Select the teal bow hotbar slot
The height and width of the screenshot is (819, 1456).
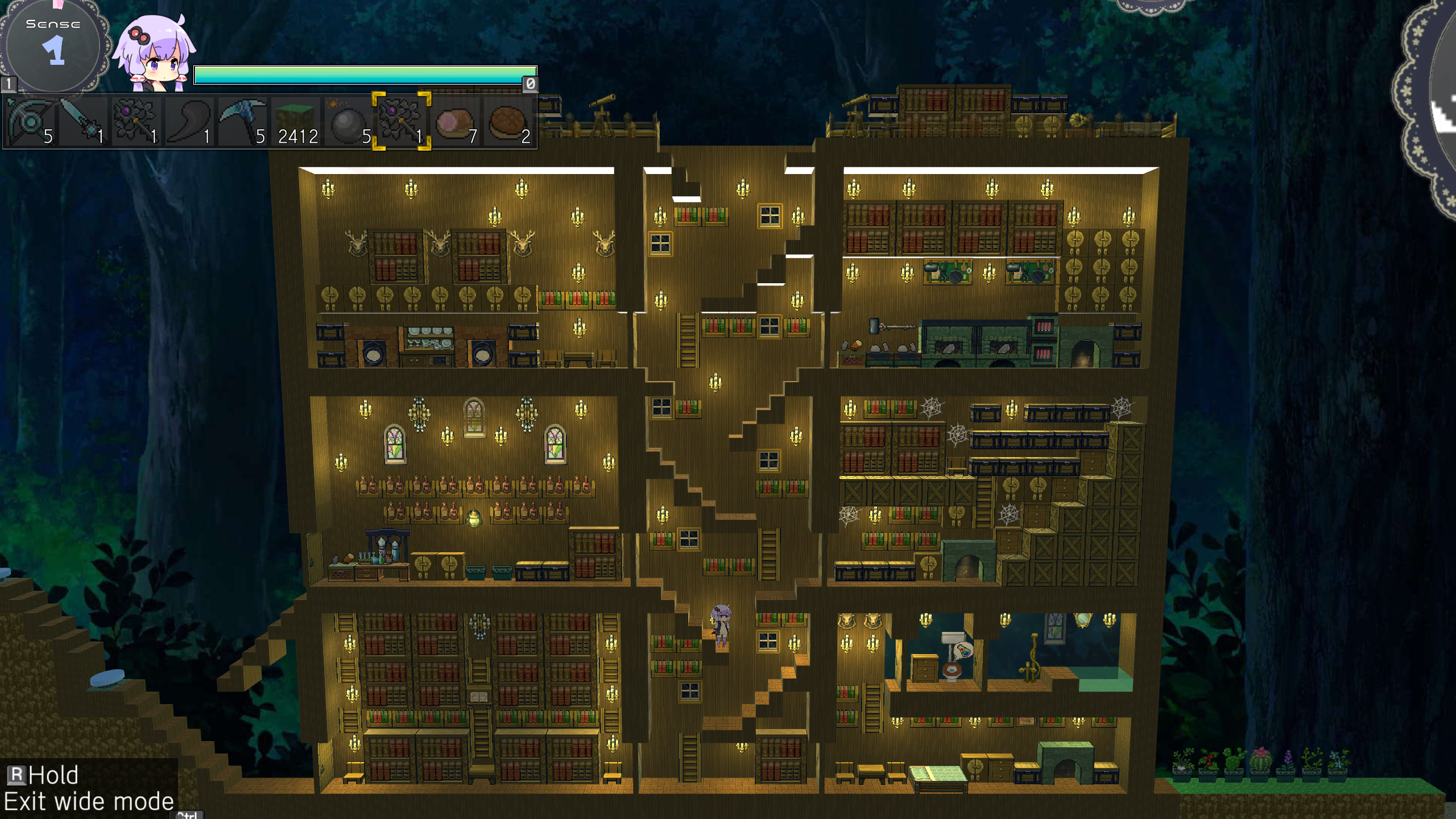31,122
